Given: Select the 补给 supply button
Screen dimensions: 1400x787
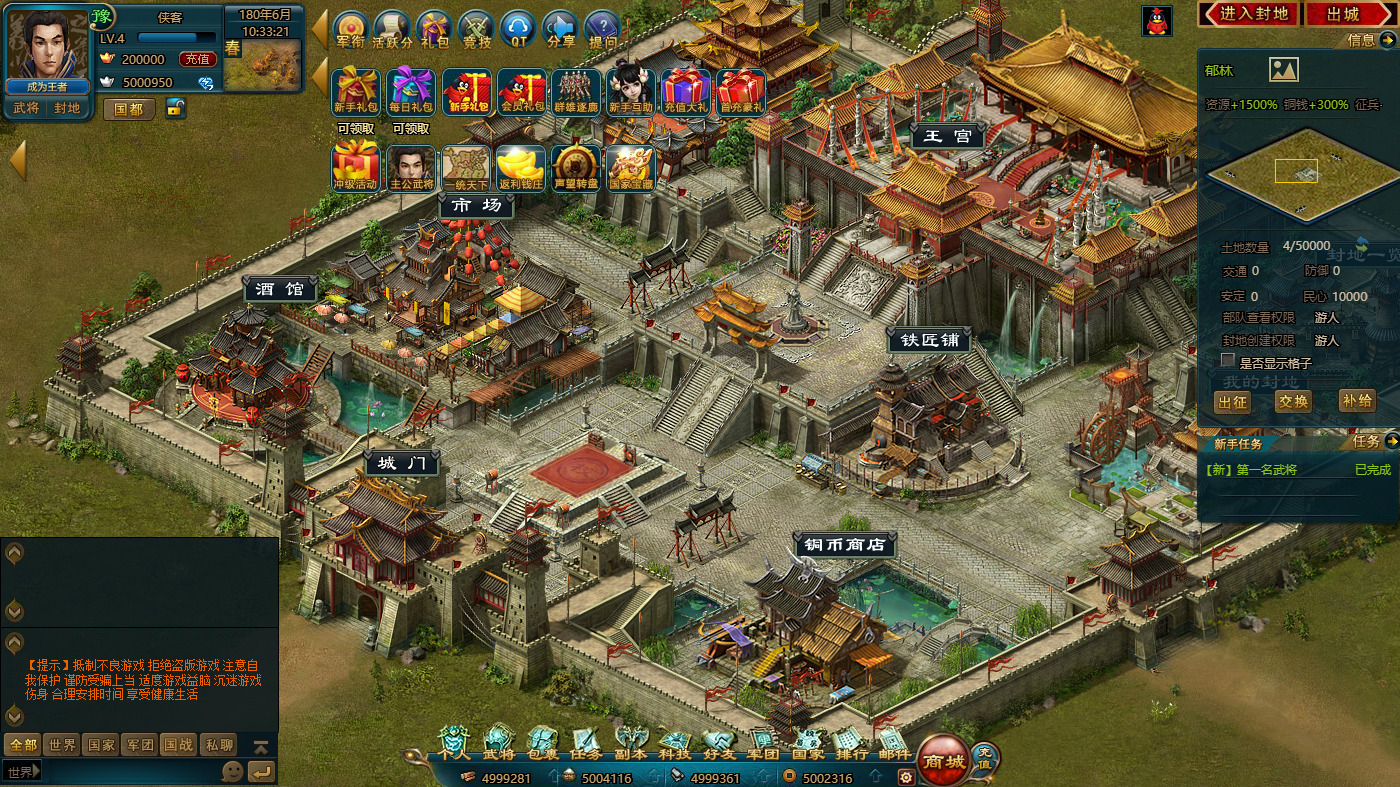Looking at the screenshot, I should click(1357, 401).
